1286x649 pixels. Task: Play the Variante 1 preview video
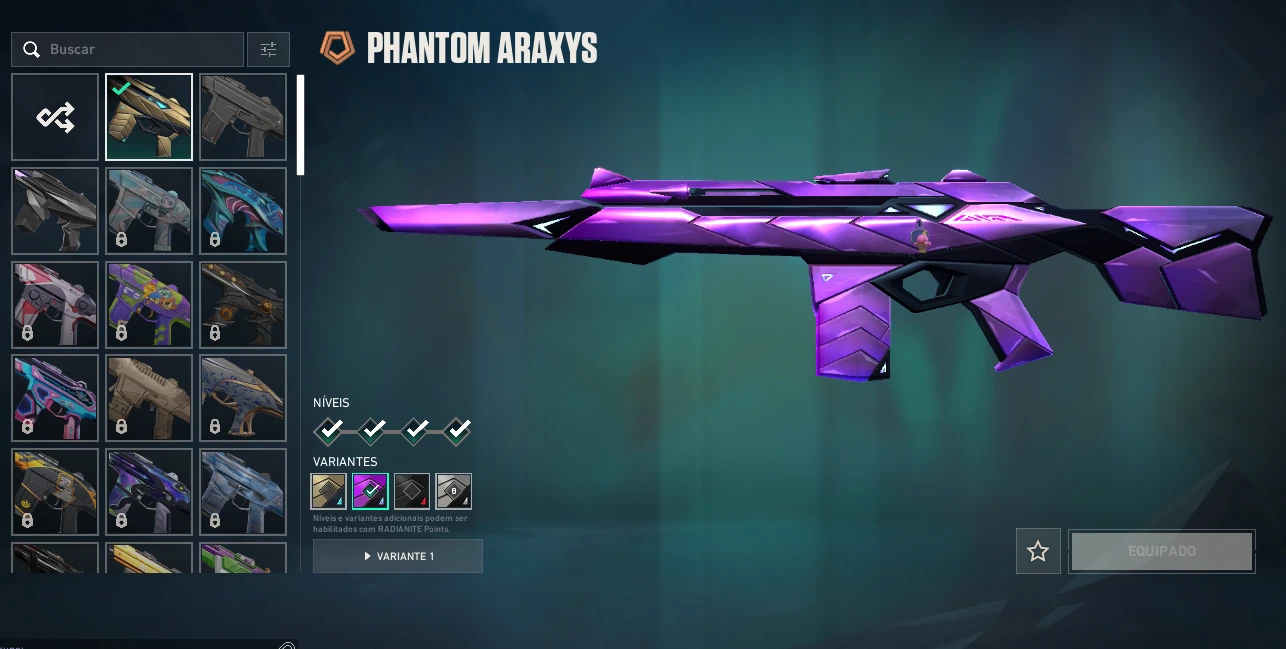click(x=398, y=556)
